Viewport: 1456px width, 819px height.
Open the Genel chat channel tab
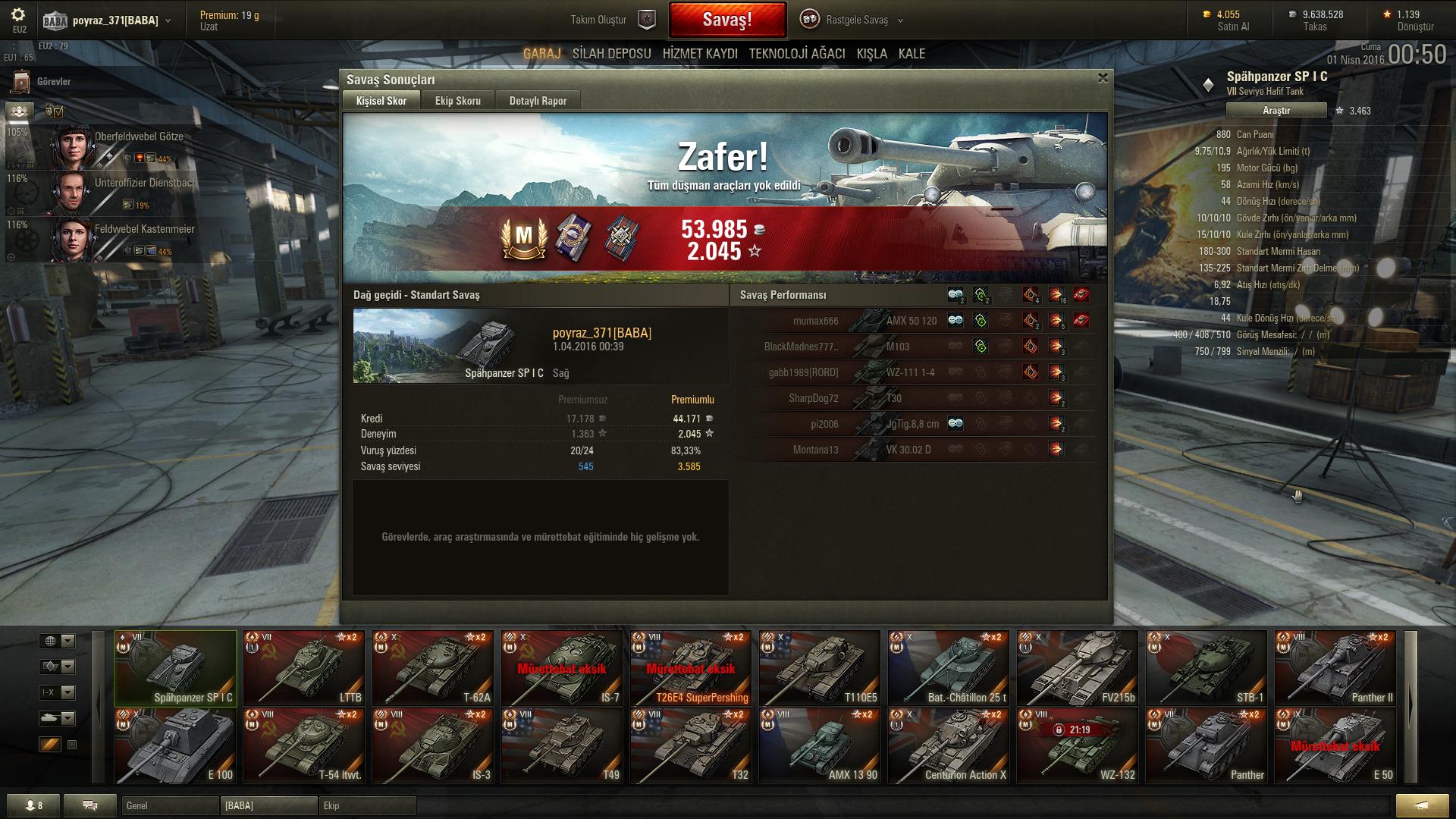[x=170, y=805]
